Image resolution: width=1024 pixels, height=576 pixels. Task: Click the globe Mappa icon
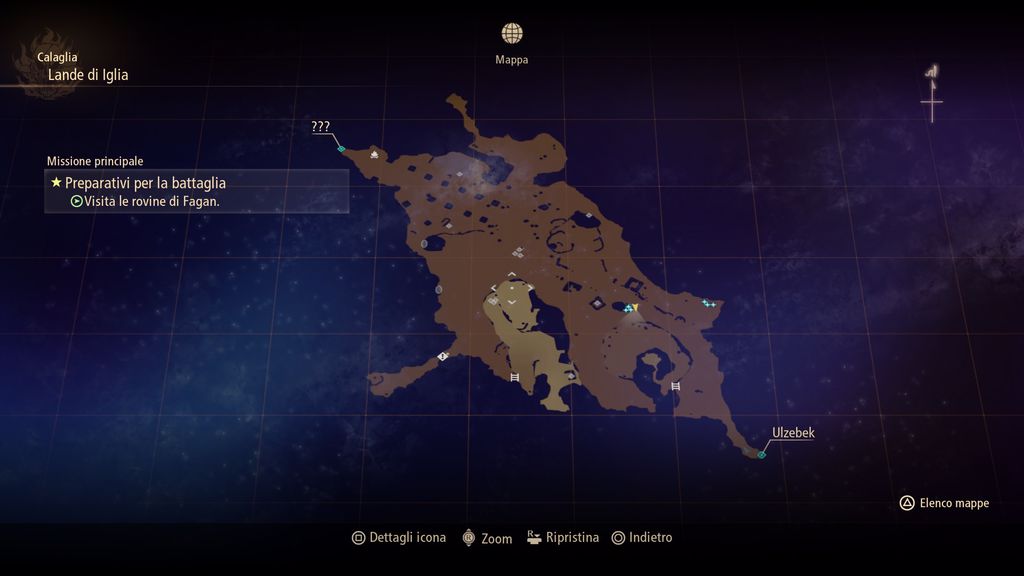pyautogui.click(x=512, y=34)
